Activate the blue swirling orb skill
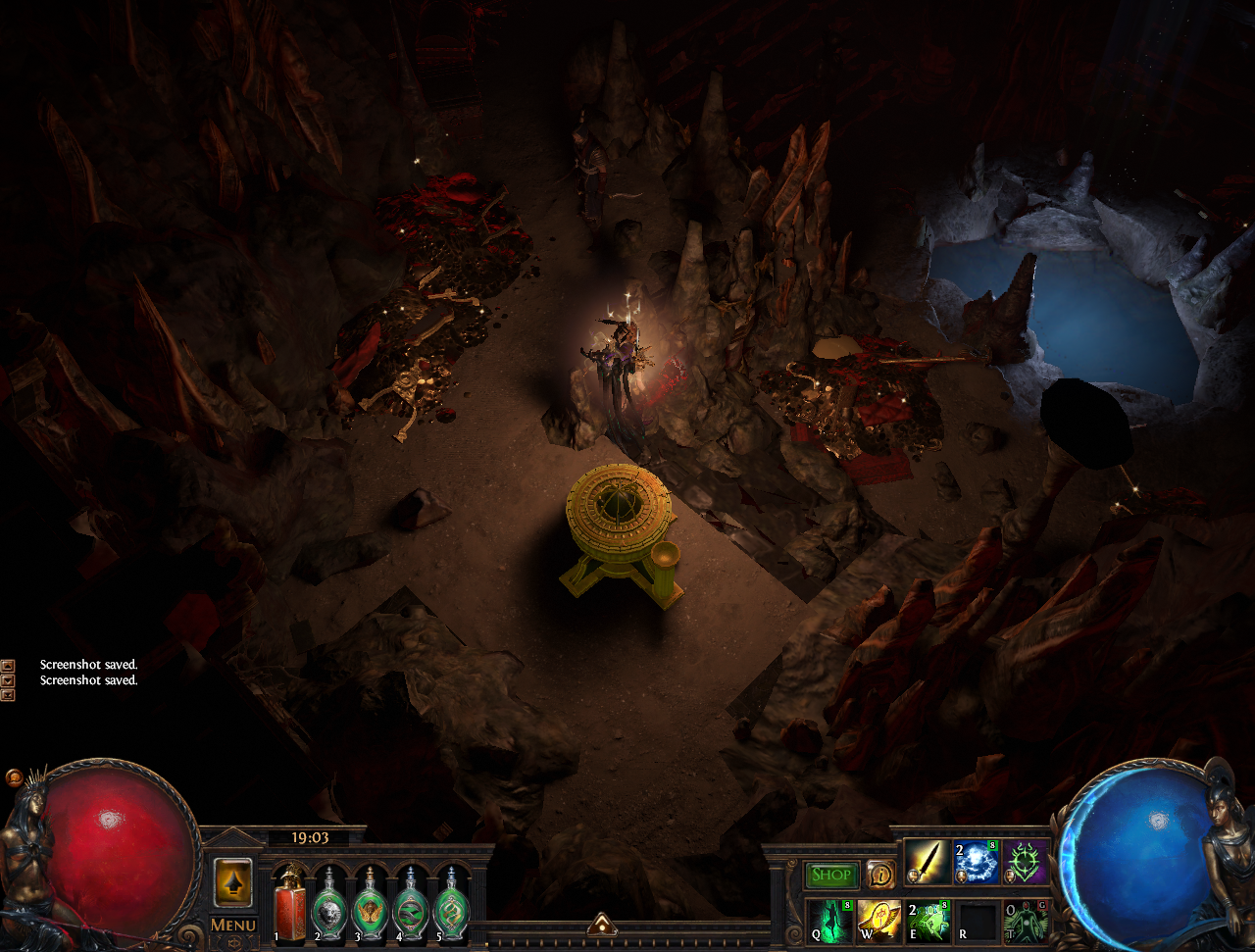The width and height of the screenshot is (1255, 952). (977, 863)
